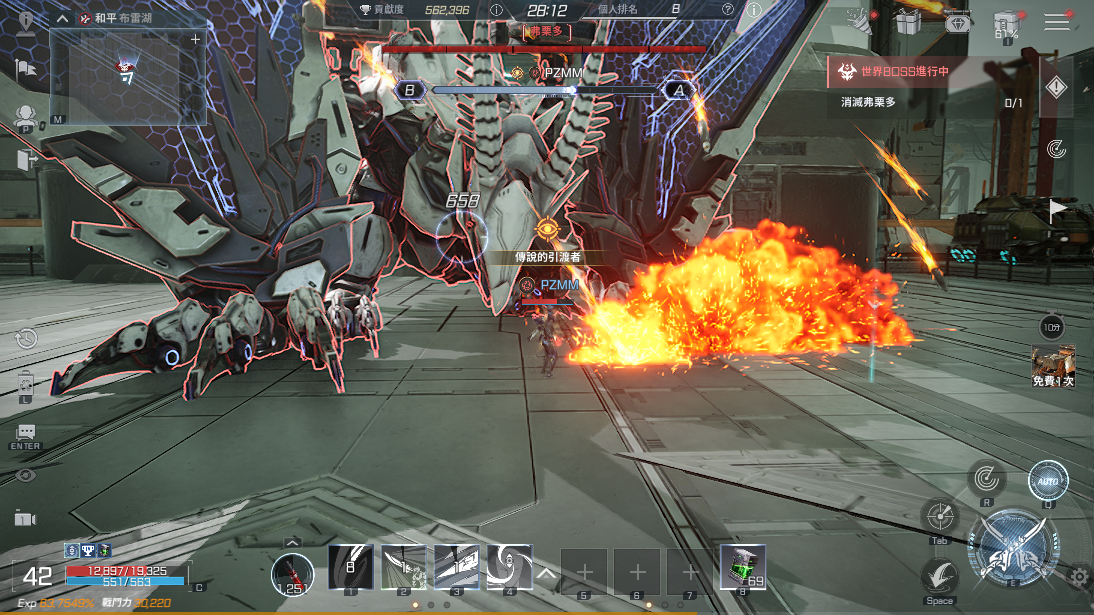
Task: Open the hamburger main menu
Action: pos(1057,22)
